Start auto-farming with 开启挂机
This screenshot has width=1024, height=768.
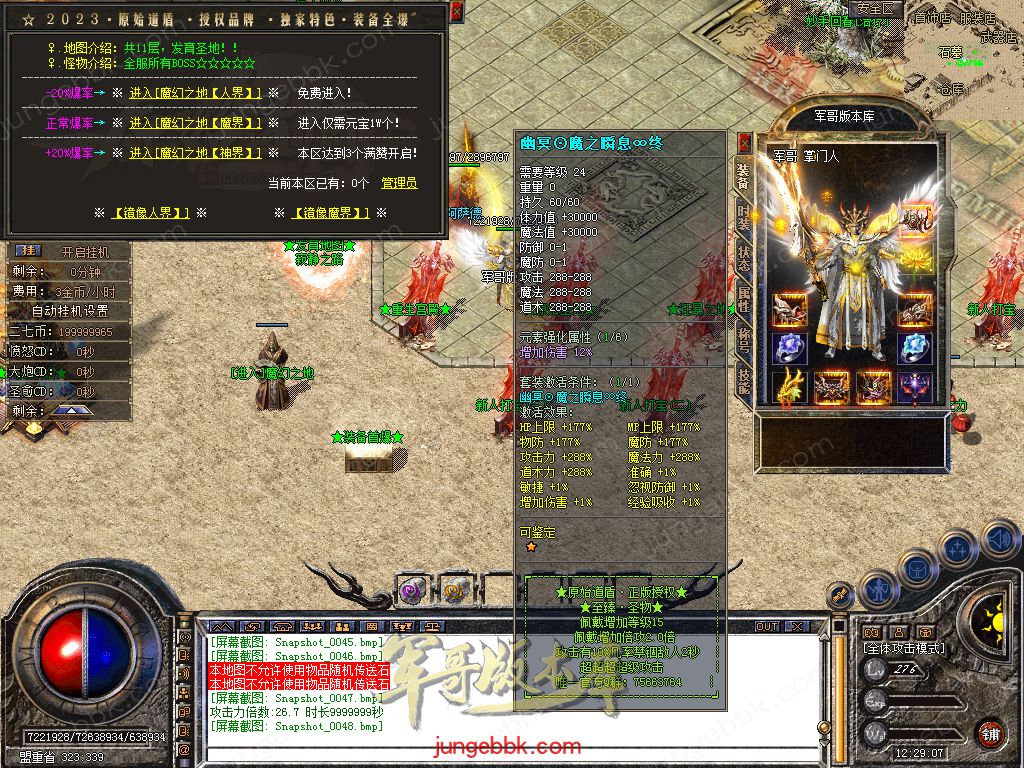click(83, 252)
